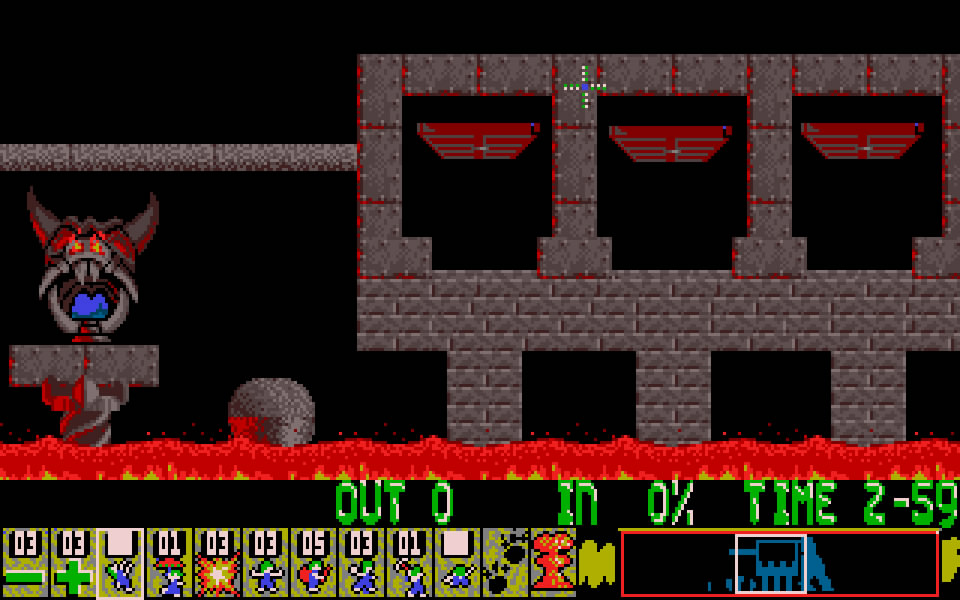Increase the release rate with the plus button
Image resolution: width=960 pixels, height=600 pixels.
pos(72,563)
